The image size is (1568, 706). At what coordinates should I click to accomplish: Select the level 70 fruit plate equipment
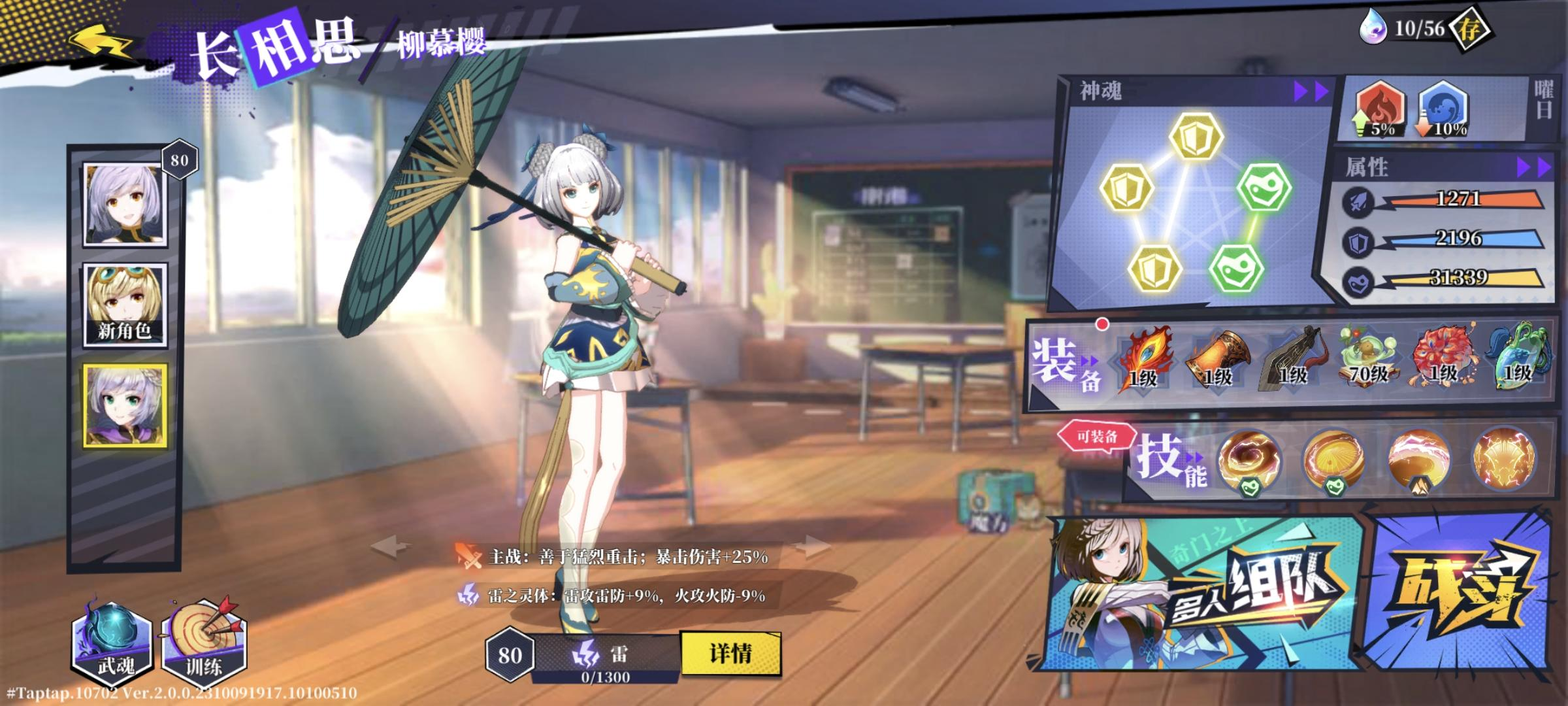coord(1367,358)
